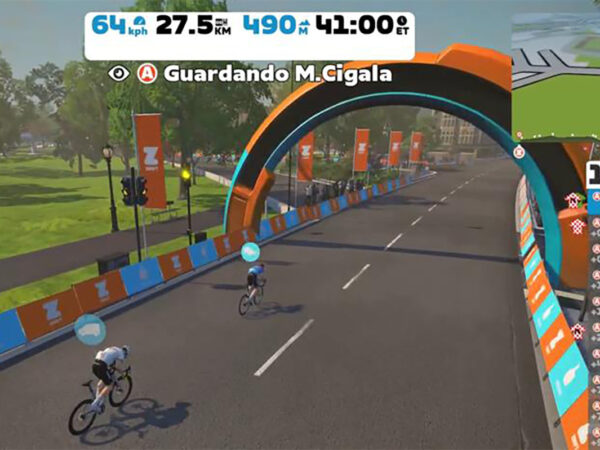Select the Guardando M.Cigala spectator label
The height and width of the screenshot is (450, 600).
263,73
